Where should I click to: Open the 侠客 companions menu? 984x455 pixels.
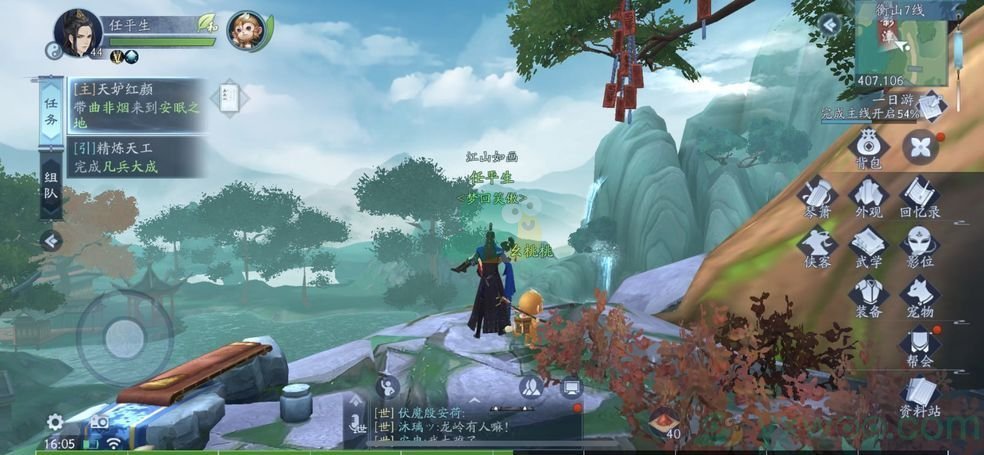(x=819, y=246)
